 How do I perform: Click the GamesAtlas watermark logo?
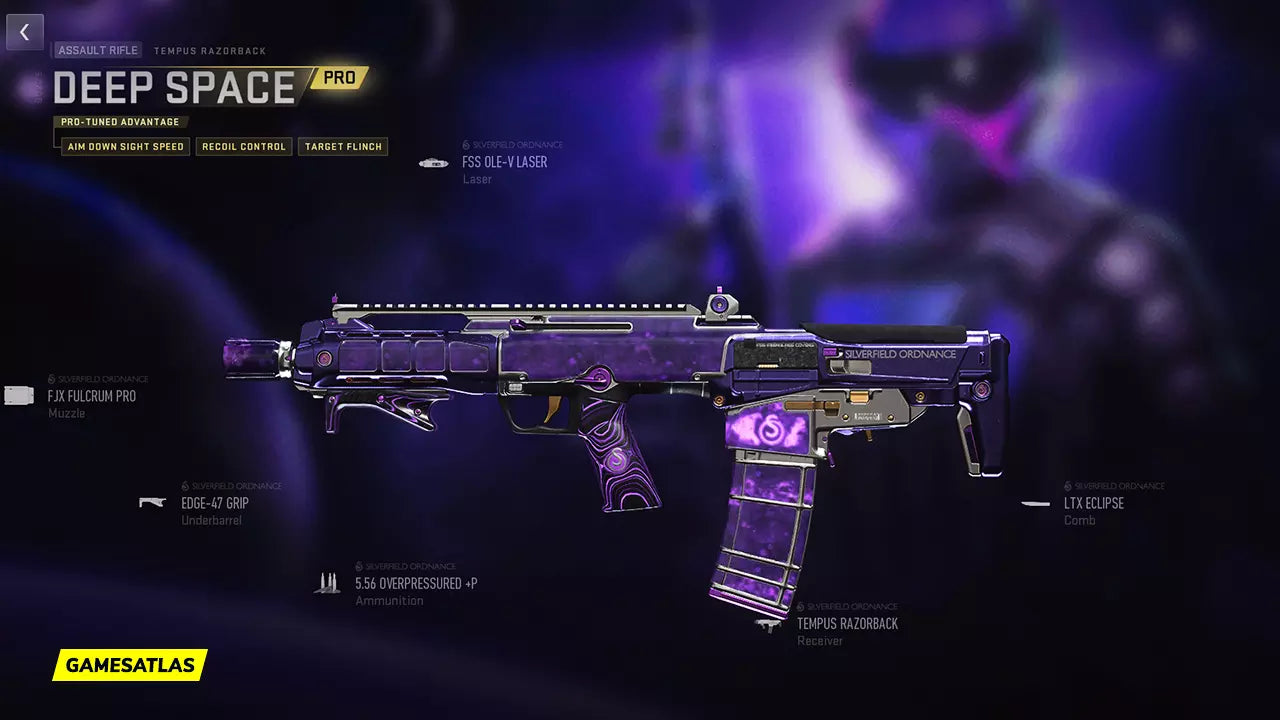[x=130, y=664]
